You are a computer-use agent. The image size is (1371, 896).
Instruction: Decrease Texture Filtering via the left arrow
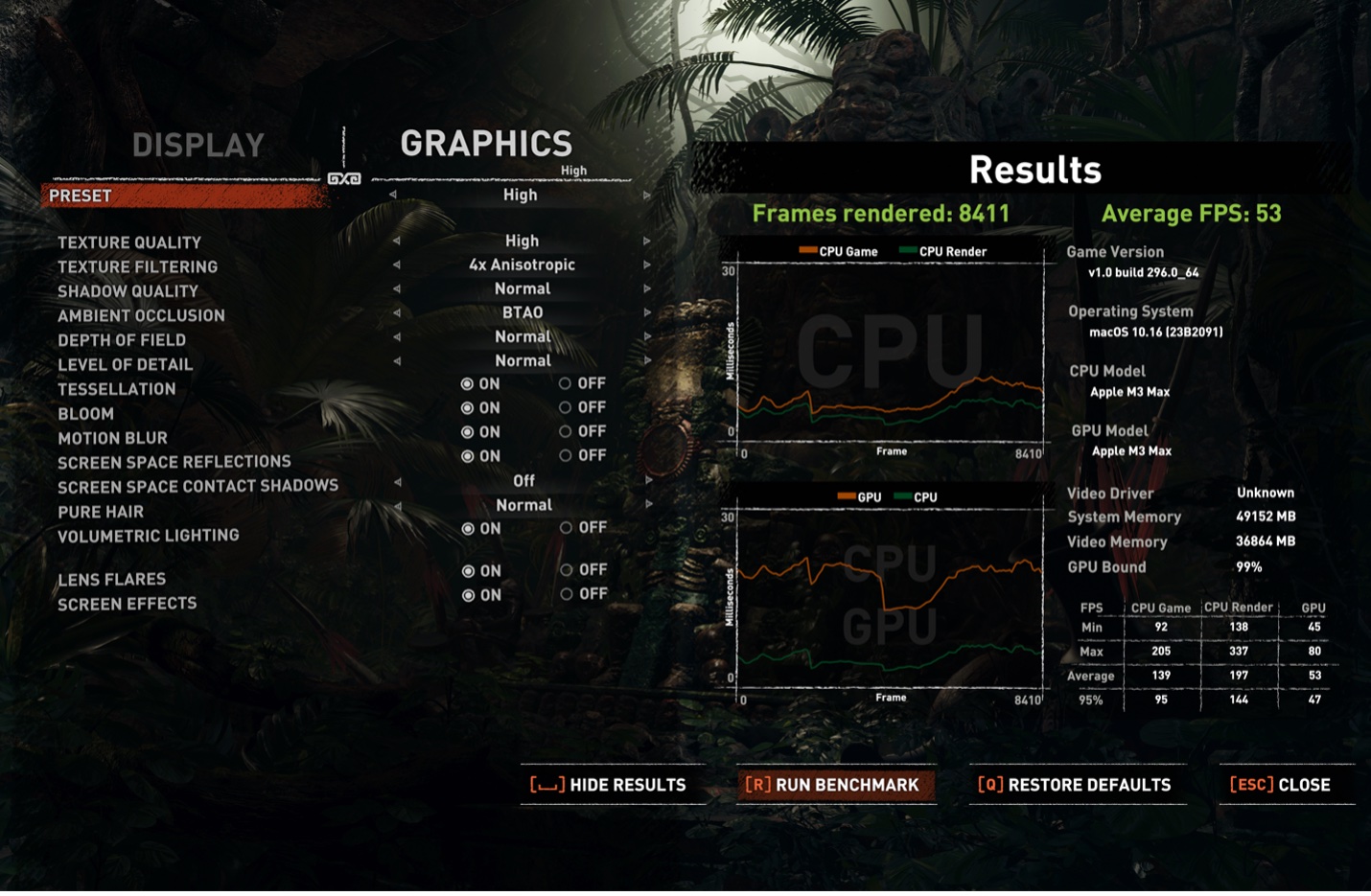(x=397, y=265)
